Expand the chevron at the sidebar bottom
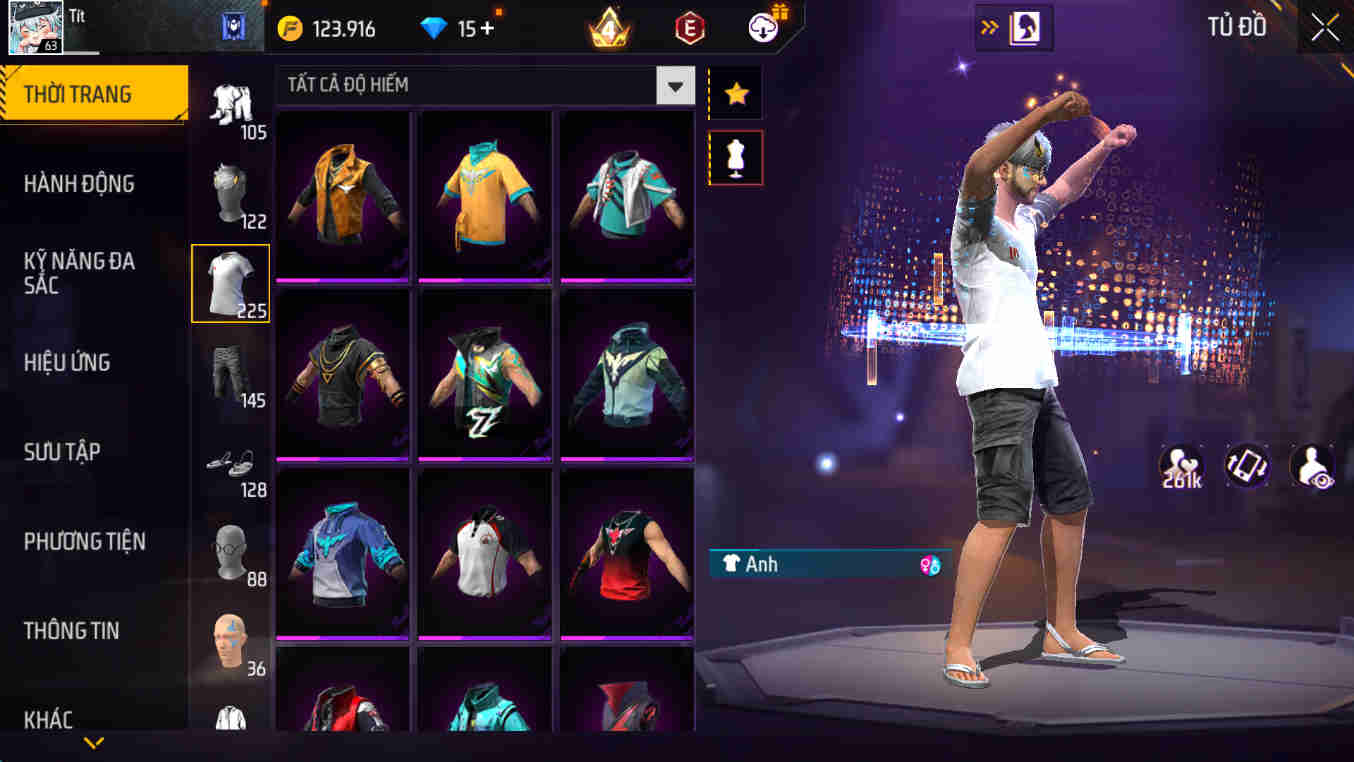This screenshot has width=1354, height=762. click(x=93, y=742)
